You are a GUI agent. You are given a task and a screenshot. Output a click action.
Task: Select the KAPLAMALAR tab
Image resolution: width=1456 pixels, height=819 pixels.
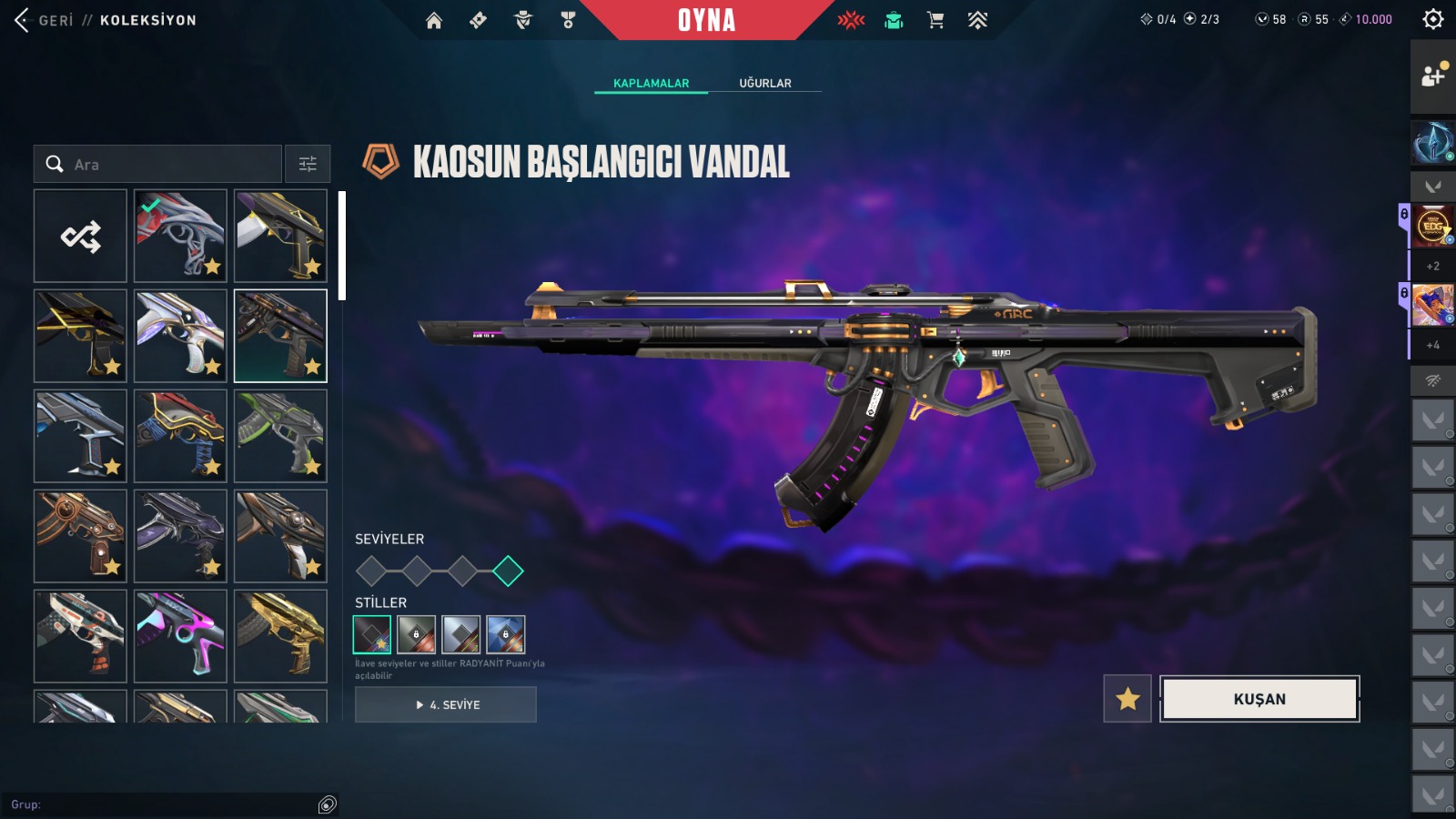651,83
